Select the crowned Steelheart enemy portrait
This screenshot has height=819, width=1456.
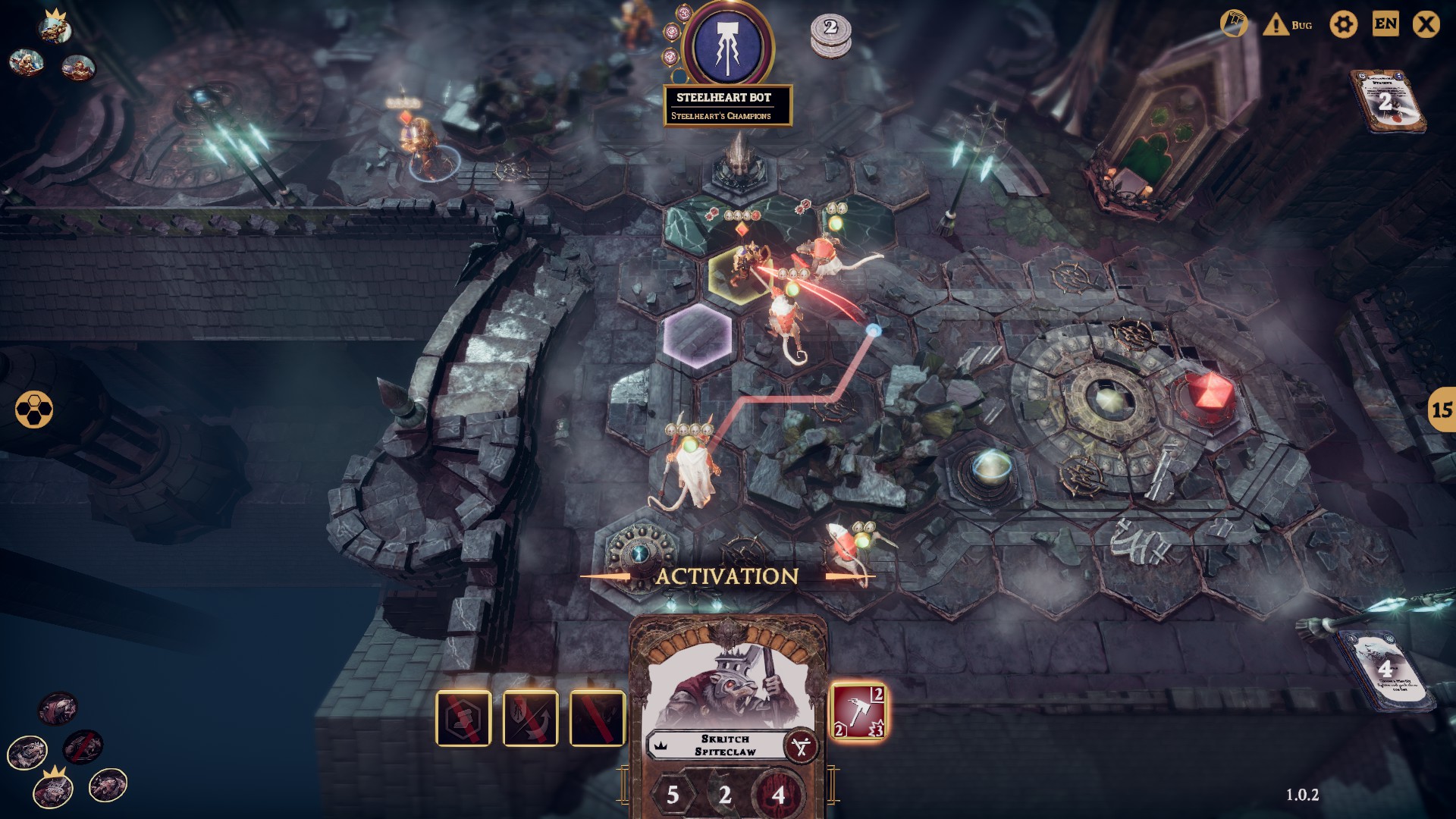point(55,28)
